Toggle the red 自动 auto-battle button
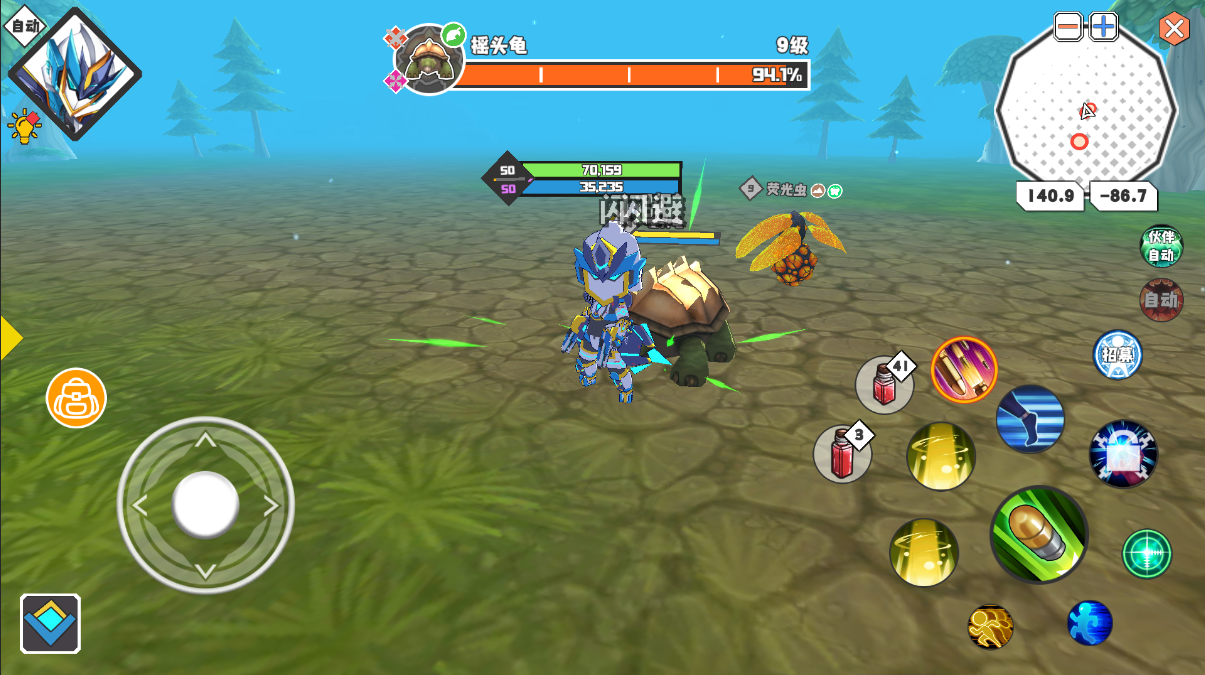 [1161, 299]
